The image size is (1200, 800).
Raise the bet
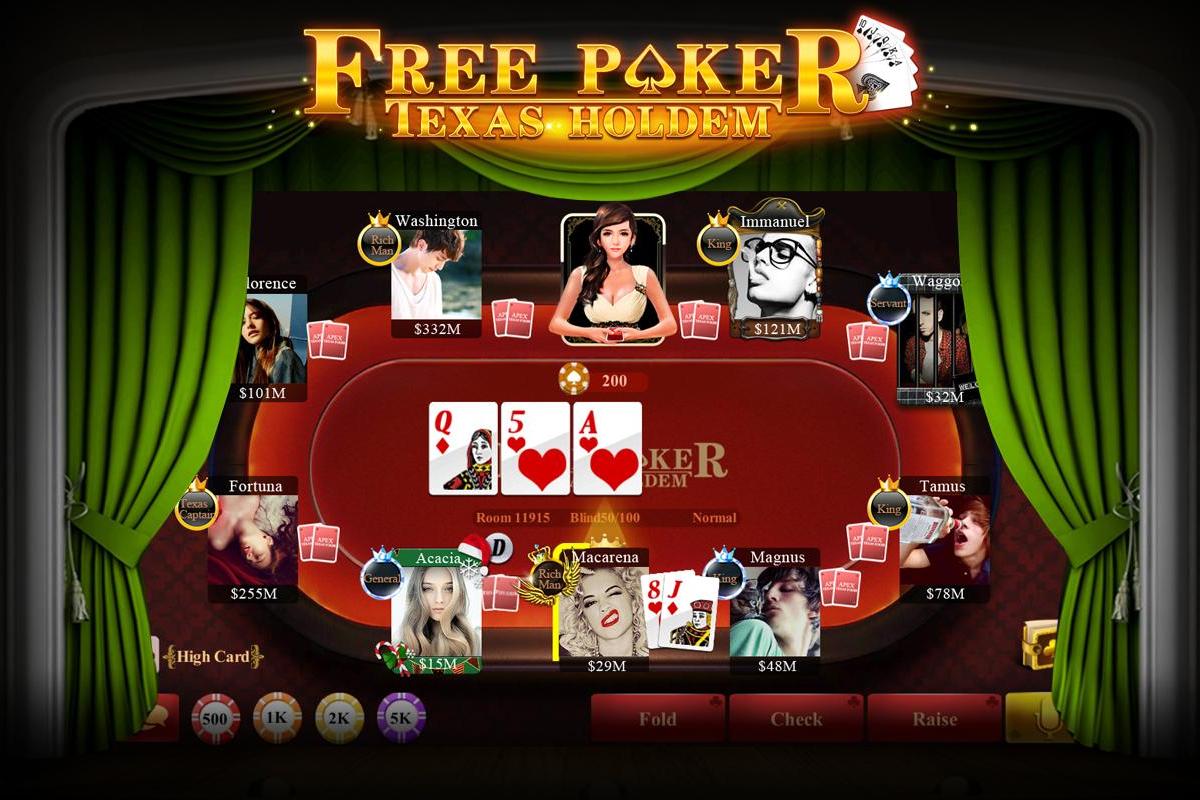(x=934, y=718)
